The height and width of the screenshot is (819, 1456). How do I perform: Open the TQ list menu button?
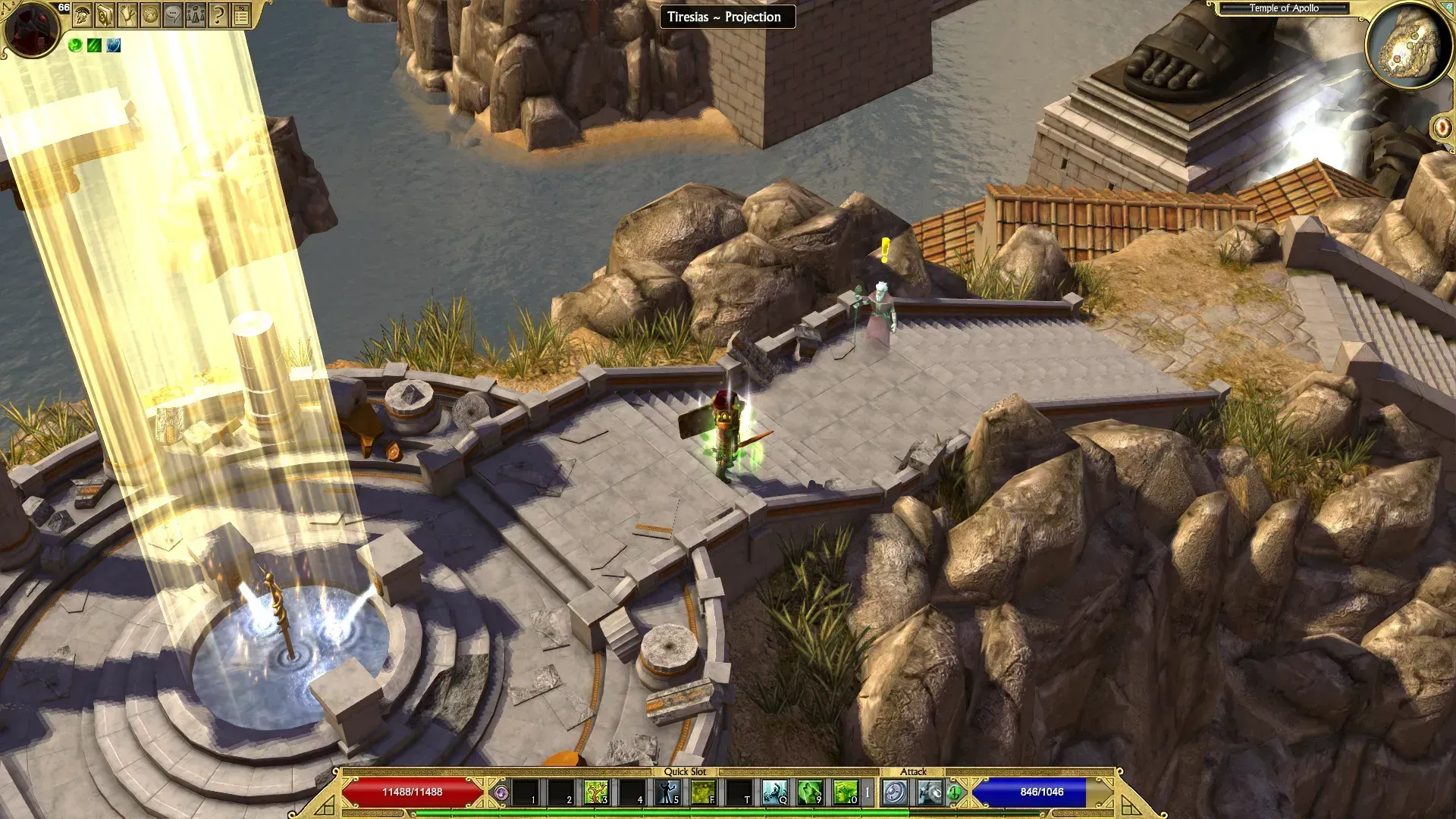(x=241, y=15)
